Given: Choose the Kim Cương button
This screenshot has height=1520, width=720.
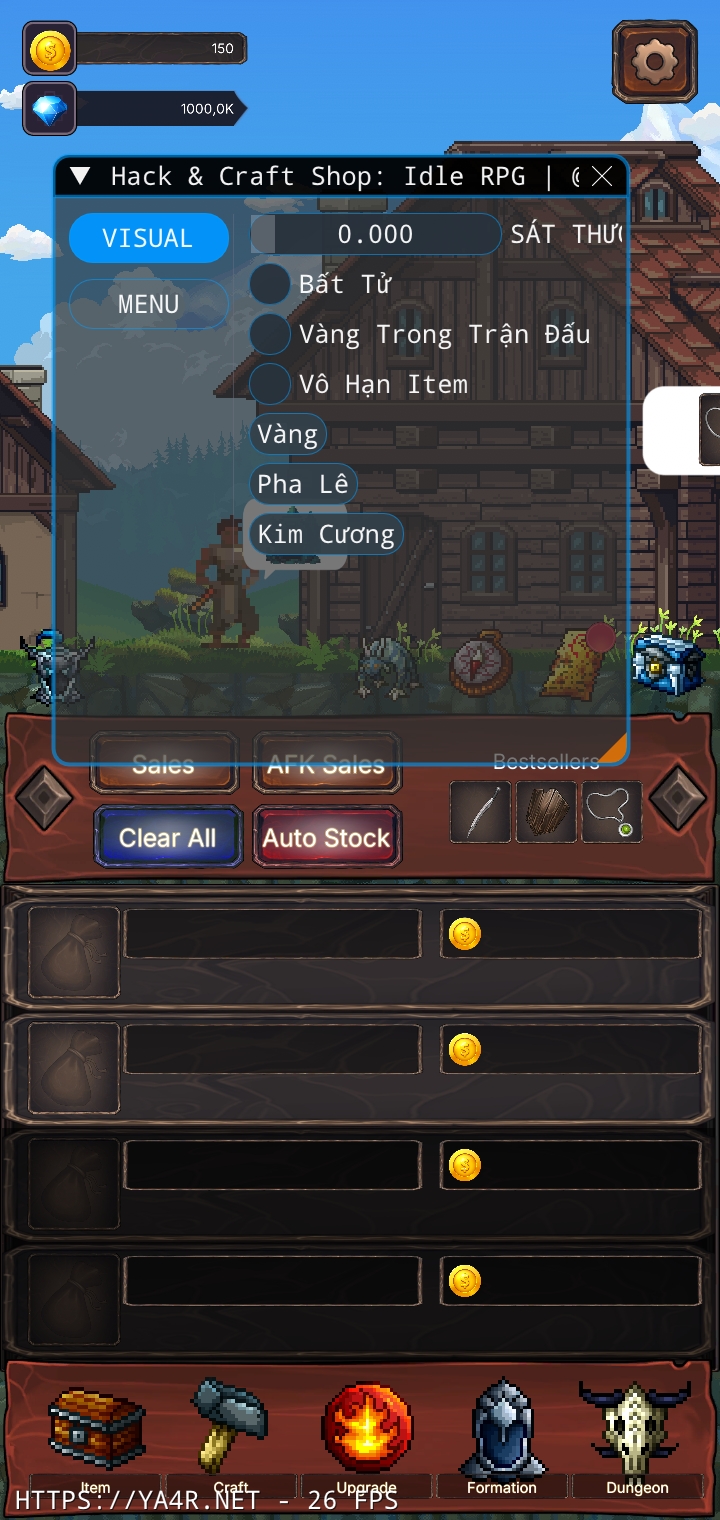Looking at the screenshot, I should click(x=326, y=534).
